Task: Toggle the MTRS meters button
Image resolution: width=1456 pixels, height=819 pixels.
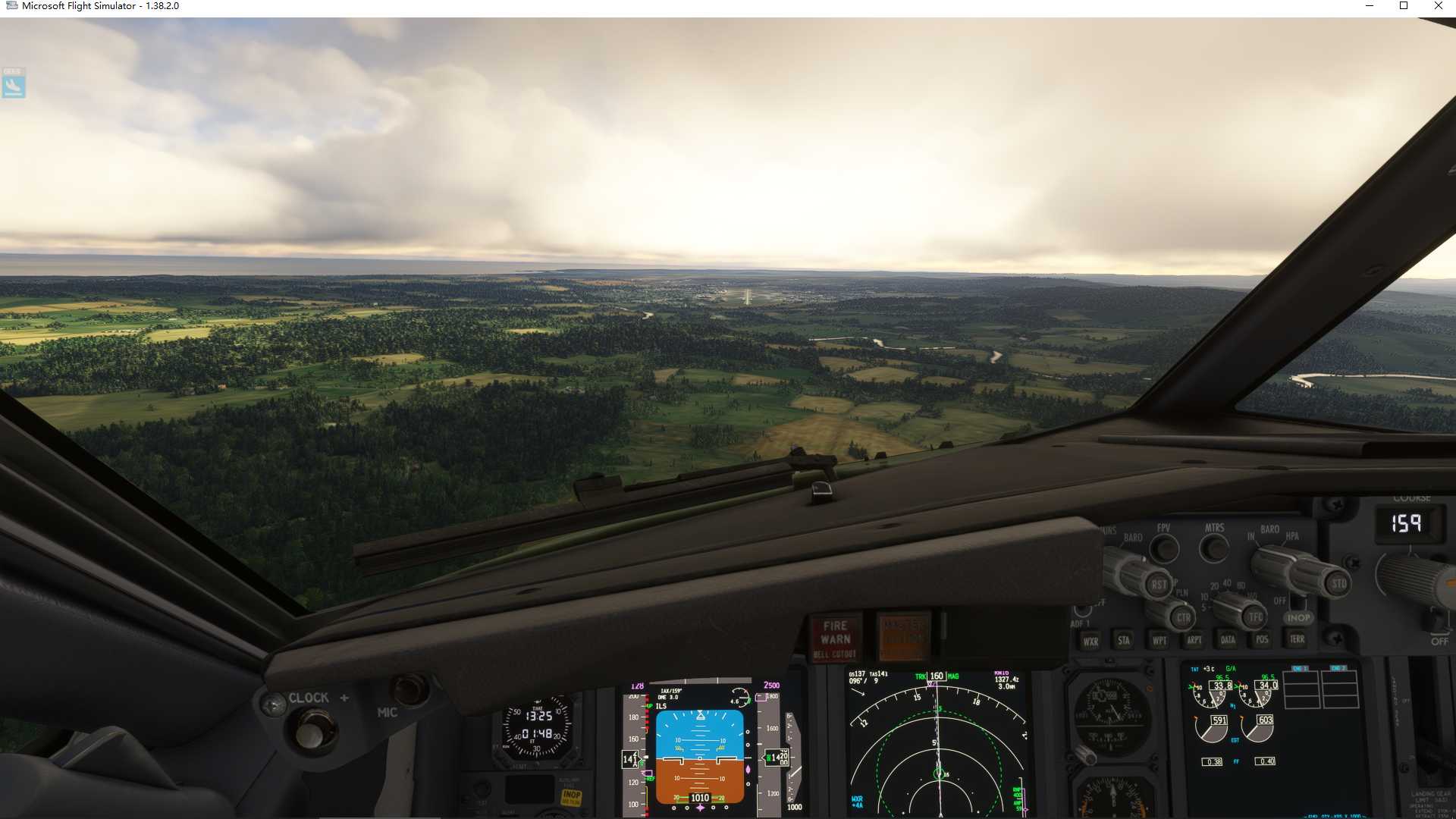Action: coord(1214,547)
